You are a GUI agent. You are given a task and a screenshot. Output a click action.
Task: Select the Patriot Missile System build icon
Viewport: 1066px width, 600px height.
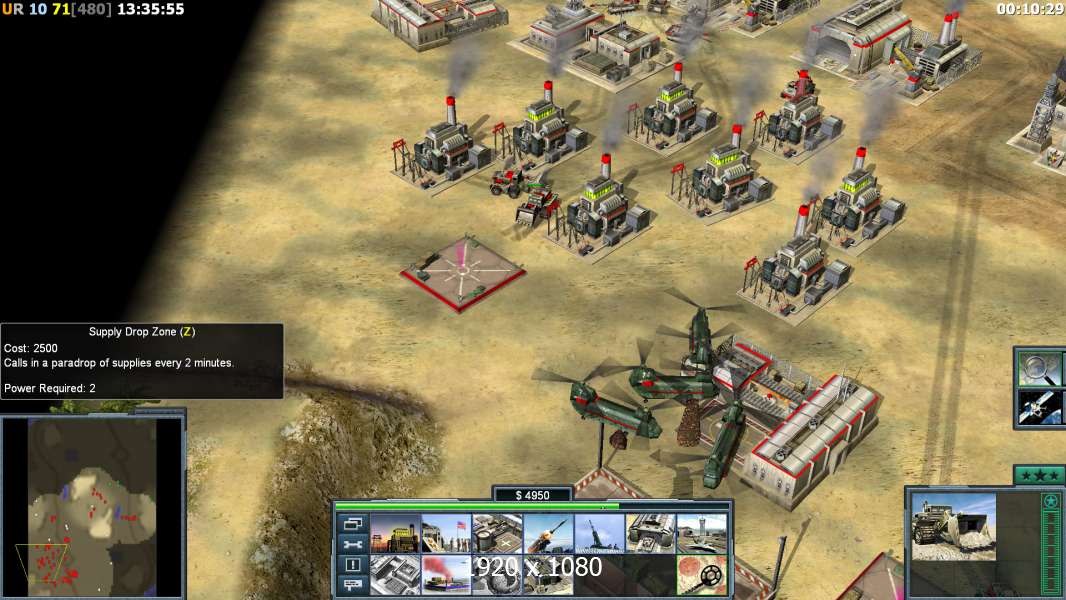coord(547,534)
